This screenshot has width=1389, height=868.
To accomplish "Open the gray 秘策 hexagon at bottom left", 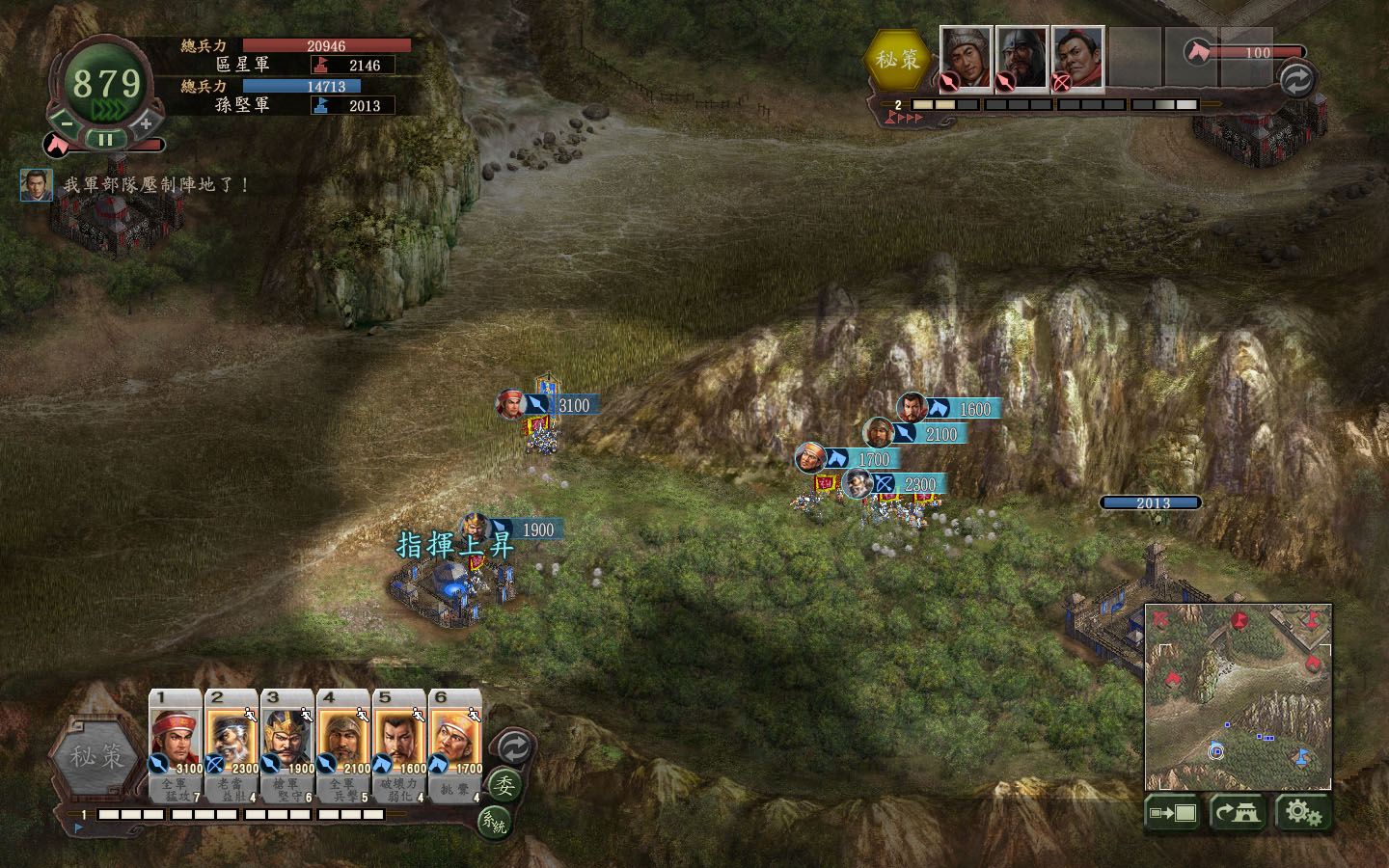I will click(x=96, y=757).
